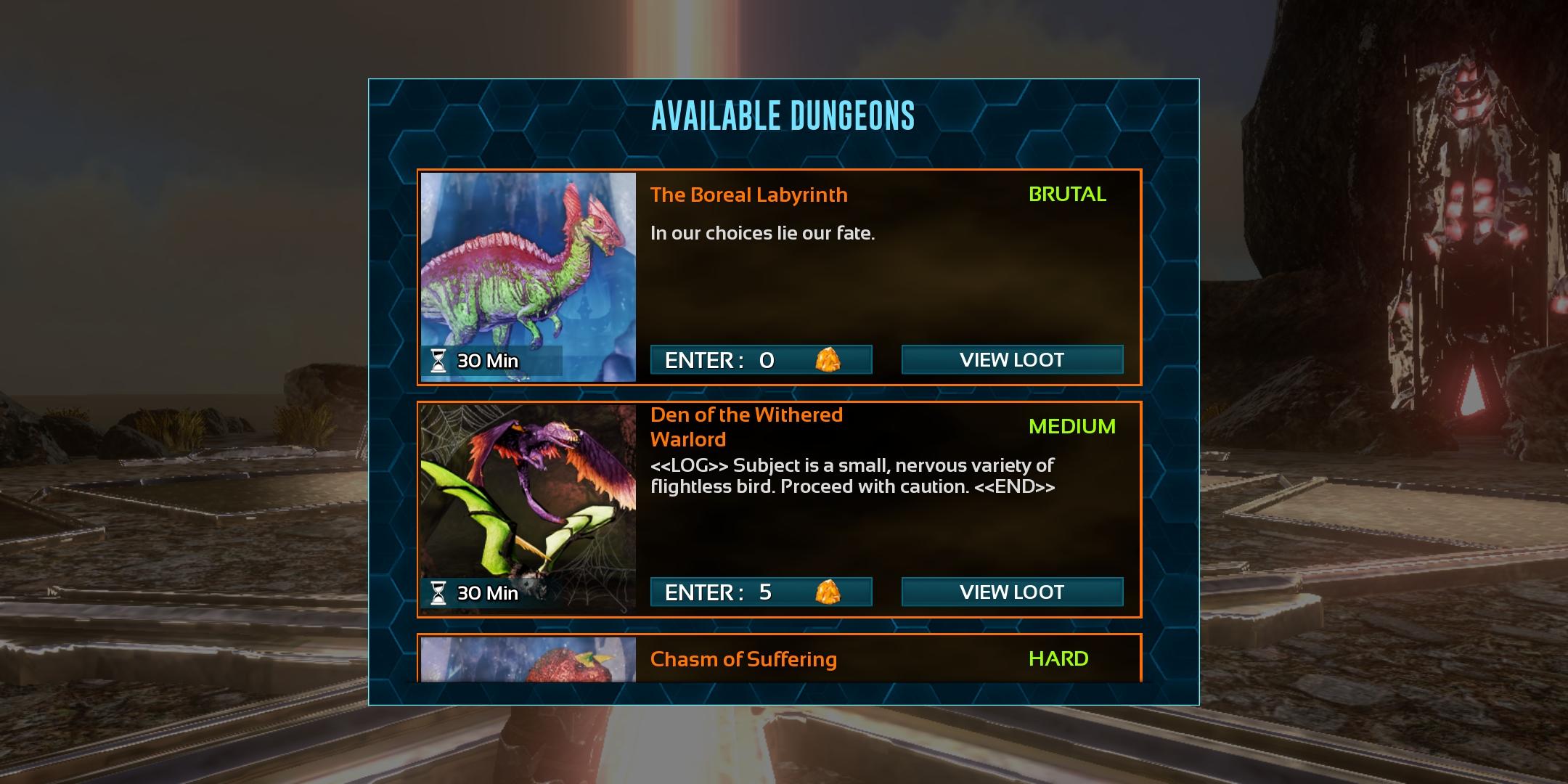1568x784 pixels.
Task: View loot for Den of the Withered Warlord
Action: [1012, 592]
